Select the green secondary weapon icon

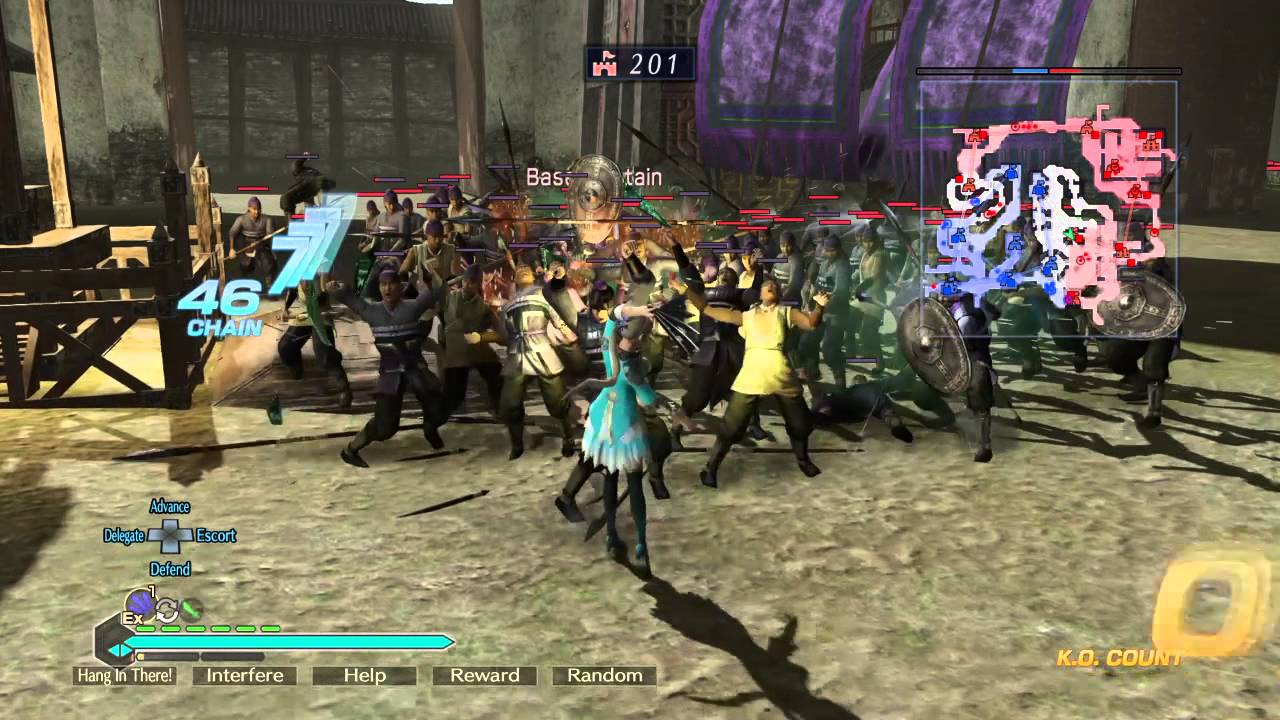[x=191, y=607]
